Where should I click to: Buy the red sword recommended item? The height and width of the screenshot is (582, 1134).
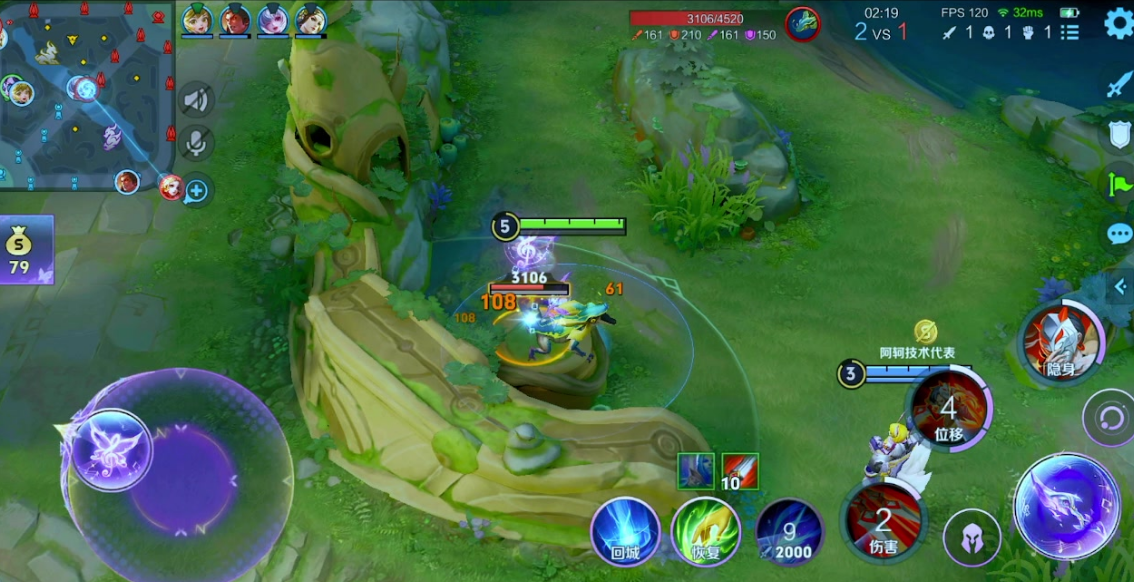point(740,471)
